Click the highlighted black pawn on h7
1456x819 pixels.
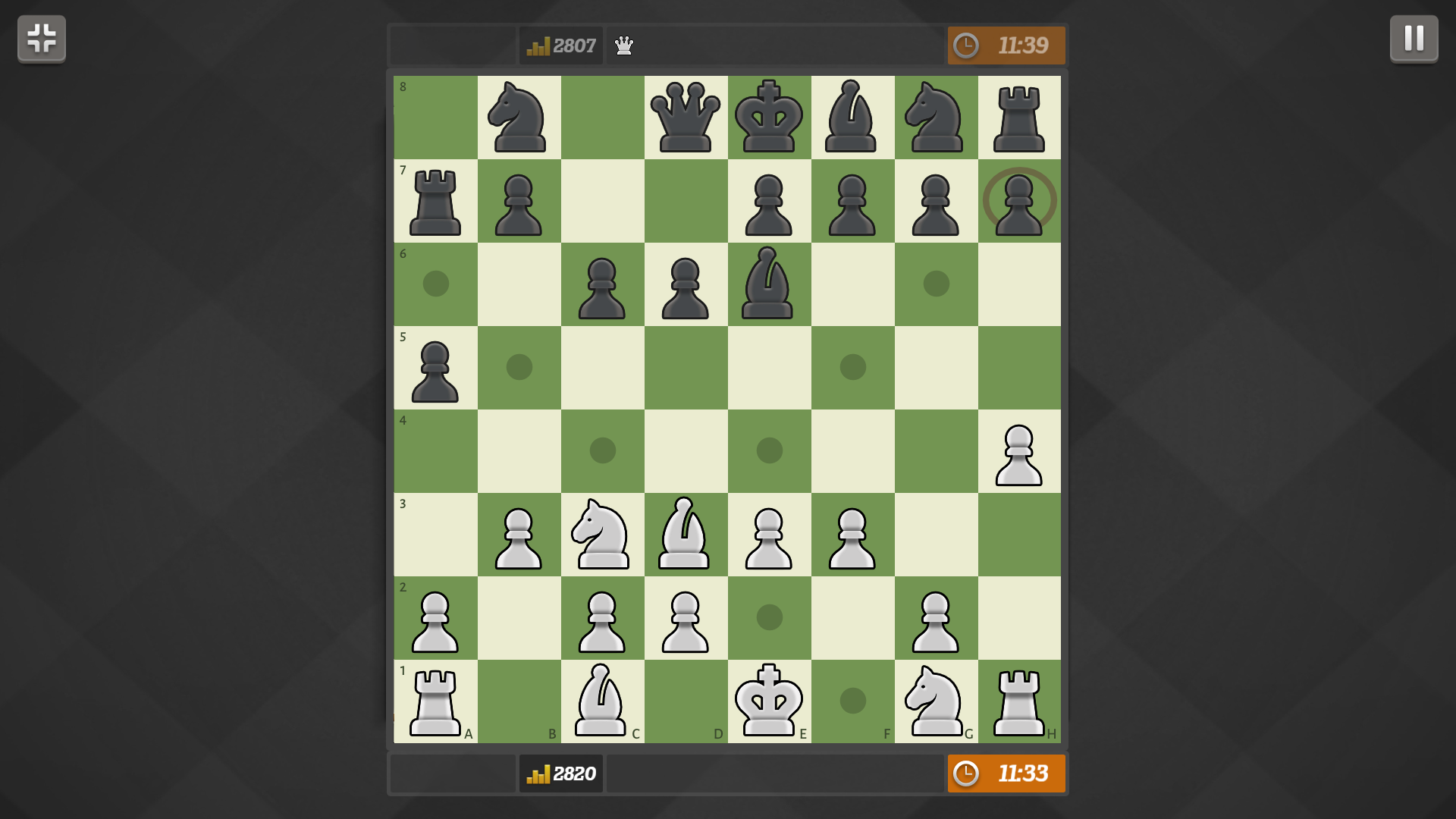pos(1020,201)
